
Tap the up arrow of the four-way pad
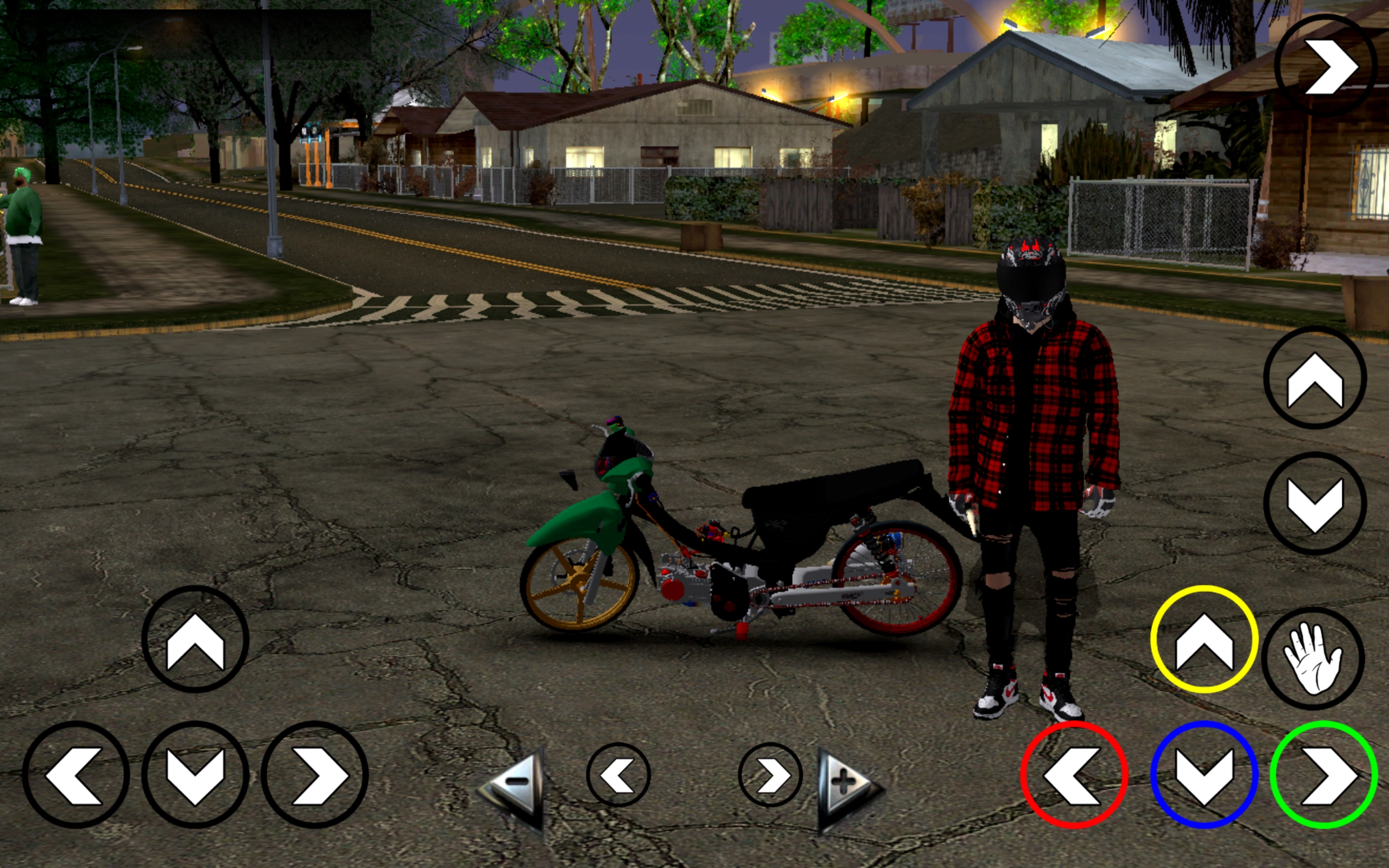(x=195, y=640)
